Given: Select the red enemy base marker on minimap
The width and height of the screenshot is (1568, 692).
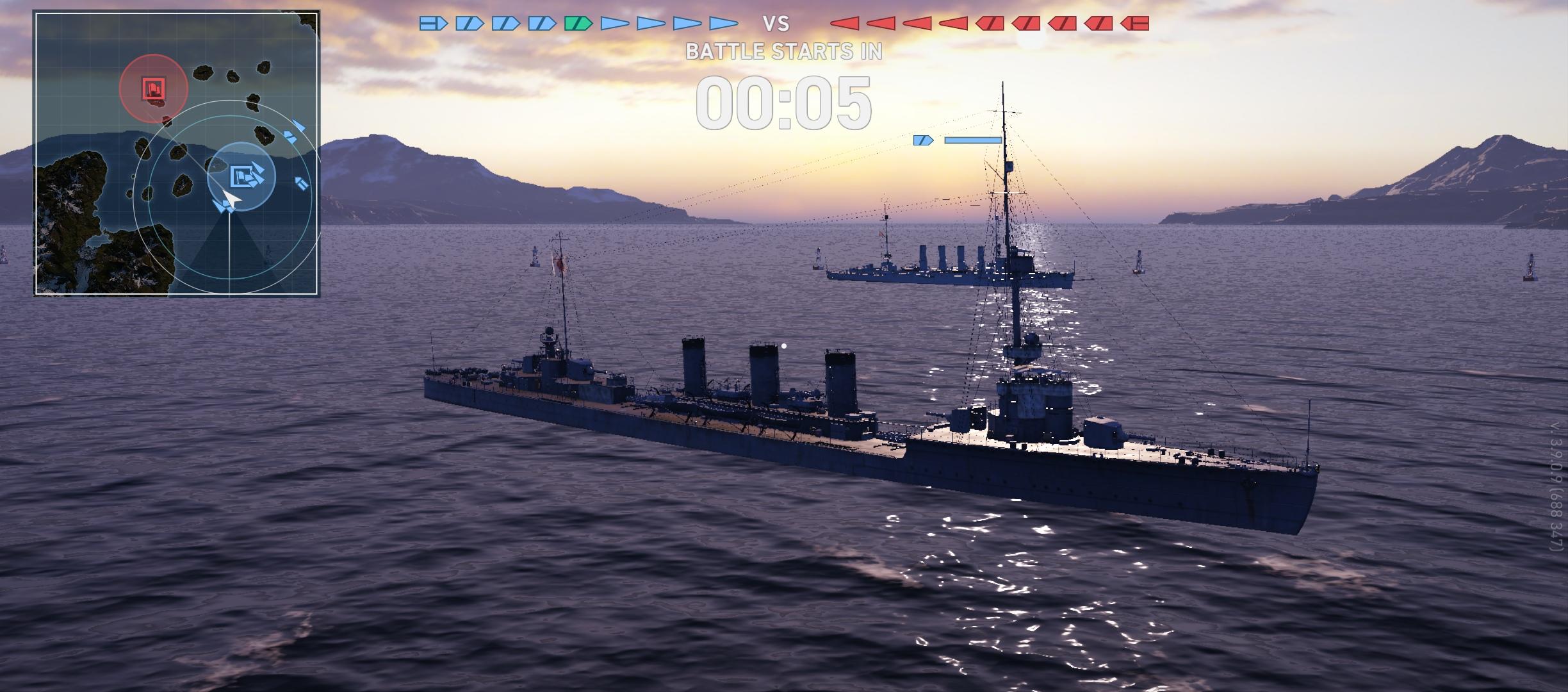Looking at the screenshot, I should point(154,88).
